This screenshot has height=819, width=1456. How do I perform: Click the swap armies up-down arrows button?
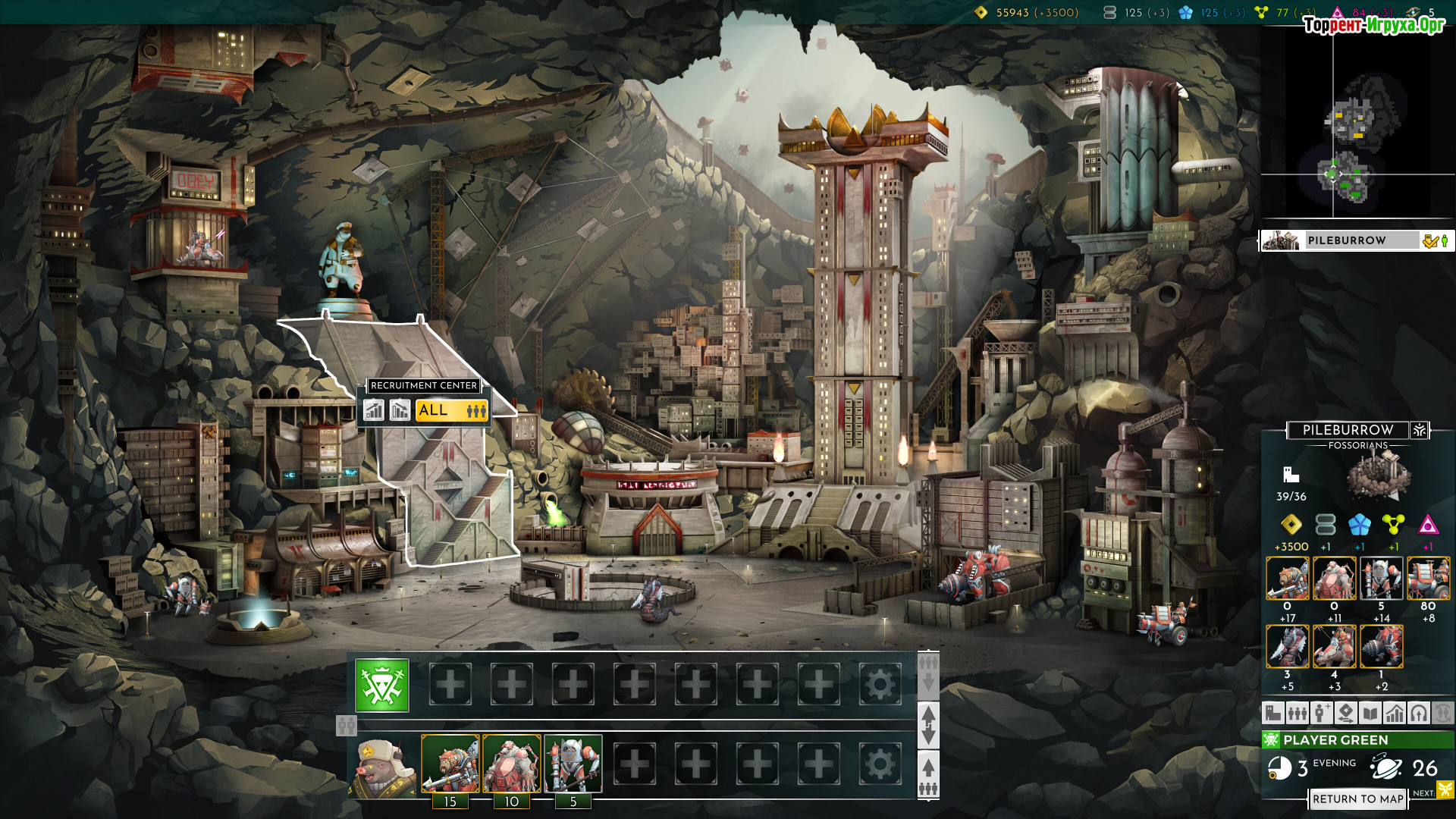click(928, 725)
